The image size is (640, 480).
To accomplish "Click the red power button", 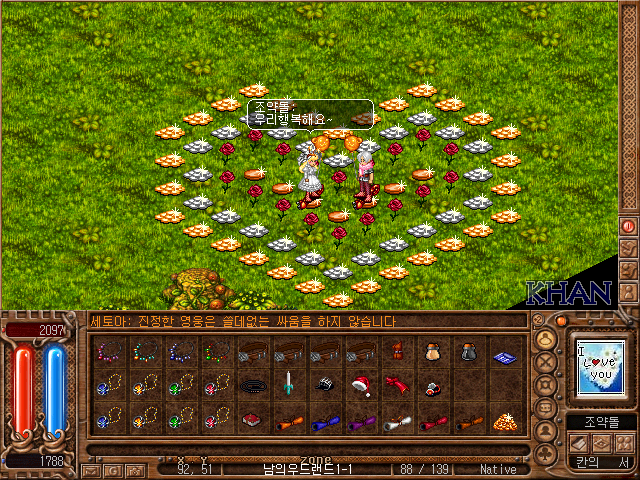I will (630, 226).
